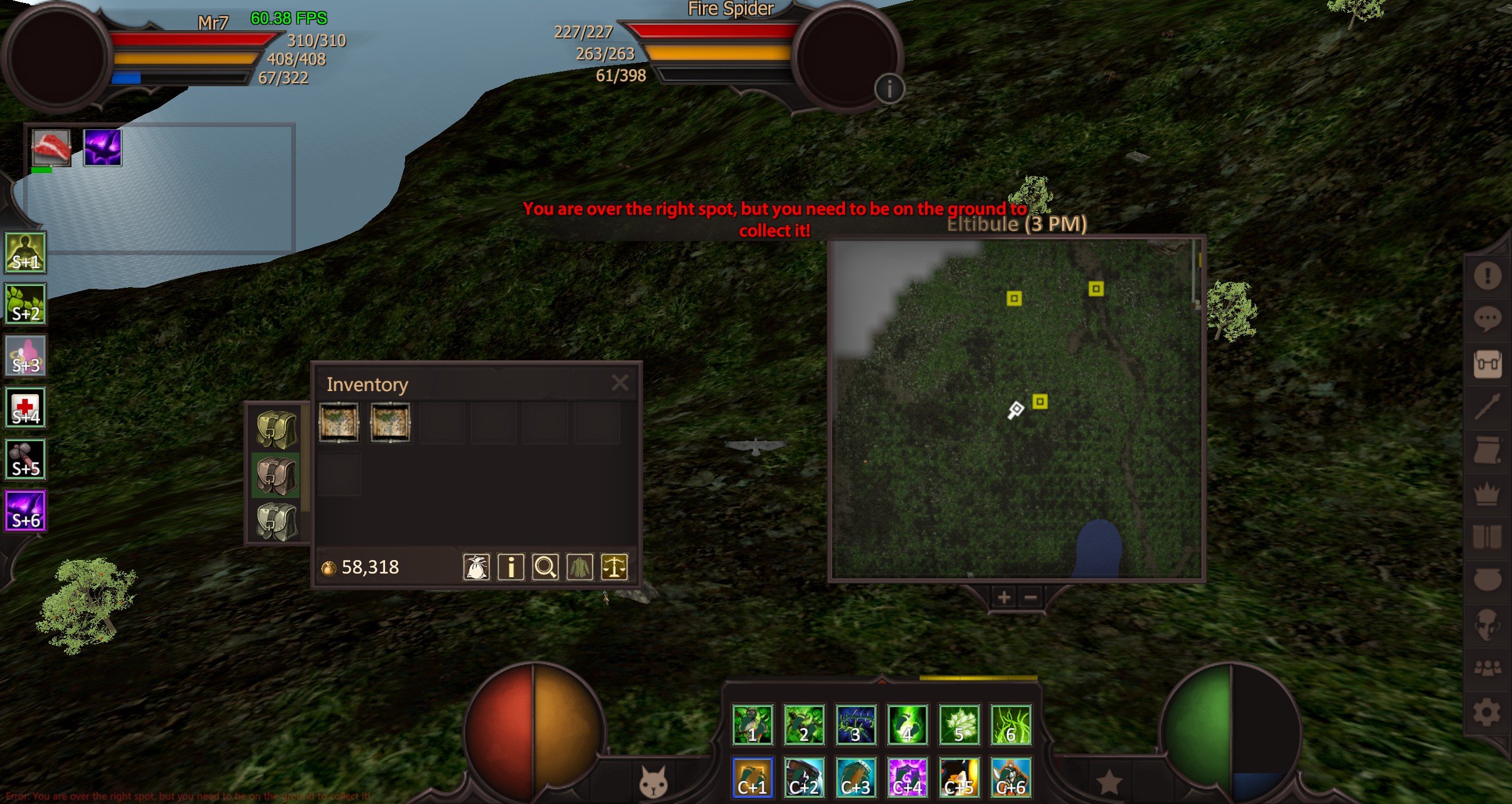Click the cat pet icon
Screen dimensions: 1512x804
(653, 782)
